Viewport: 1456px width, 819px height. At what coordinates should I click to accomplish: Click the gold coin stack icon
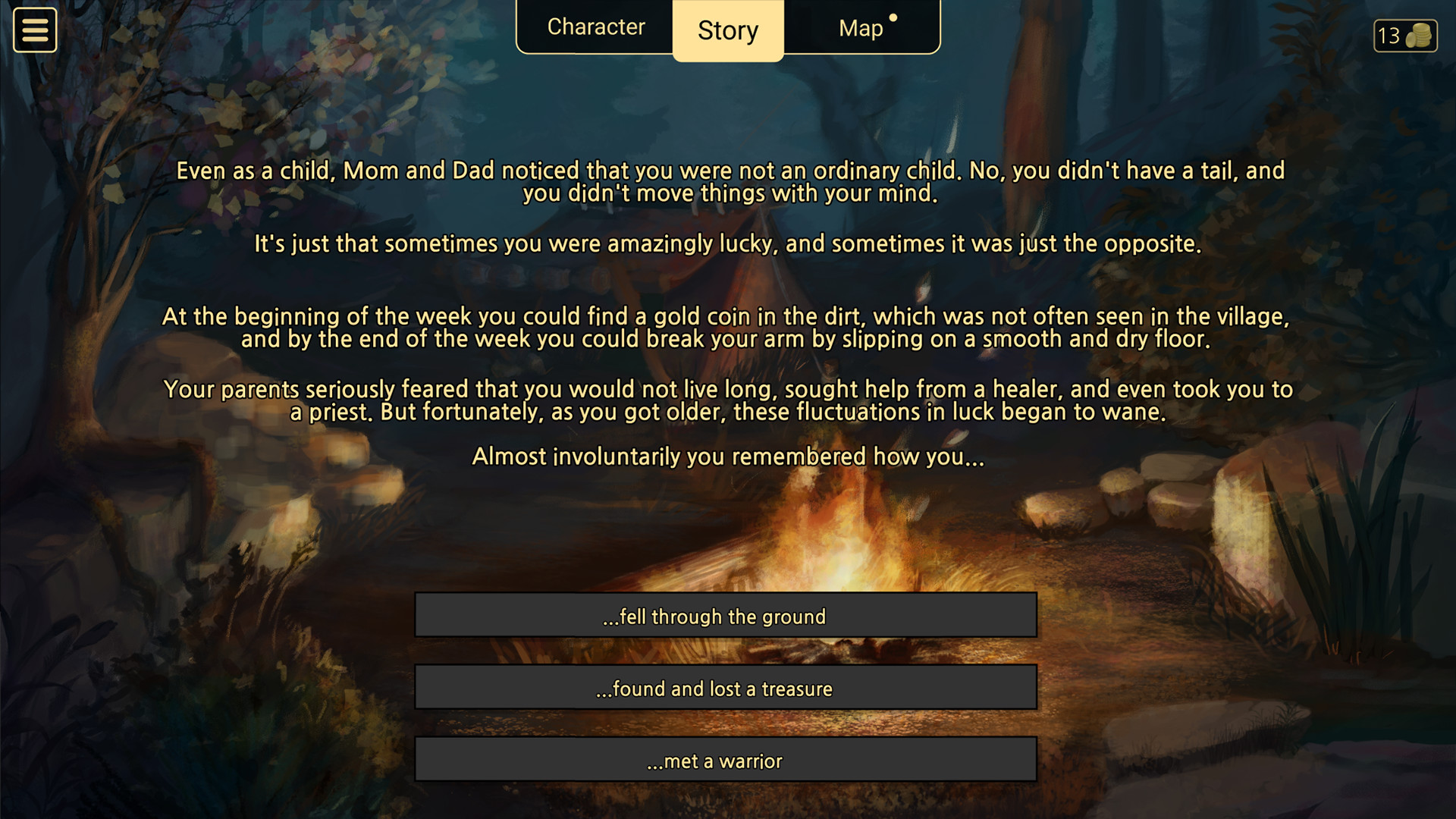(1420, 36)
